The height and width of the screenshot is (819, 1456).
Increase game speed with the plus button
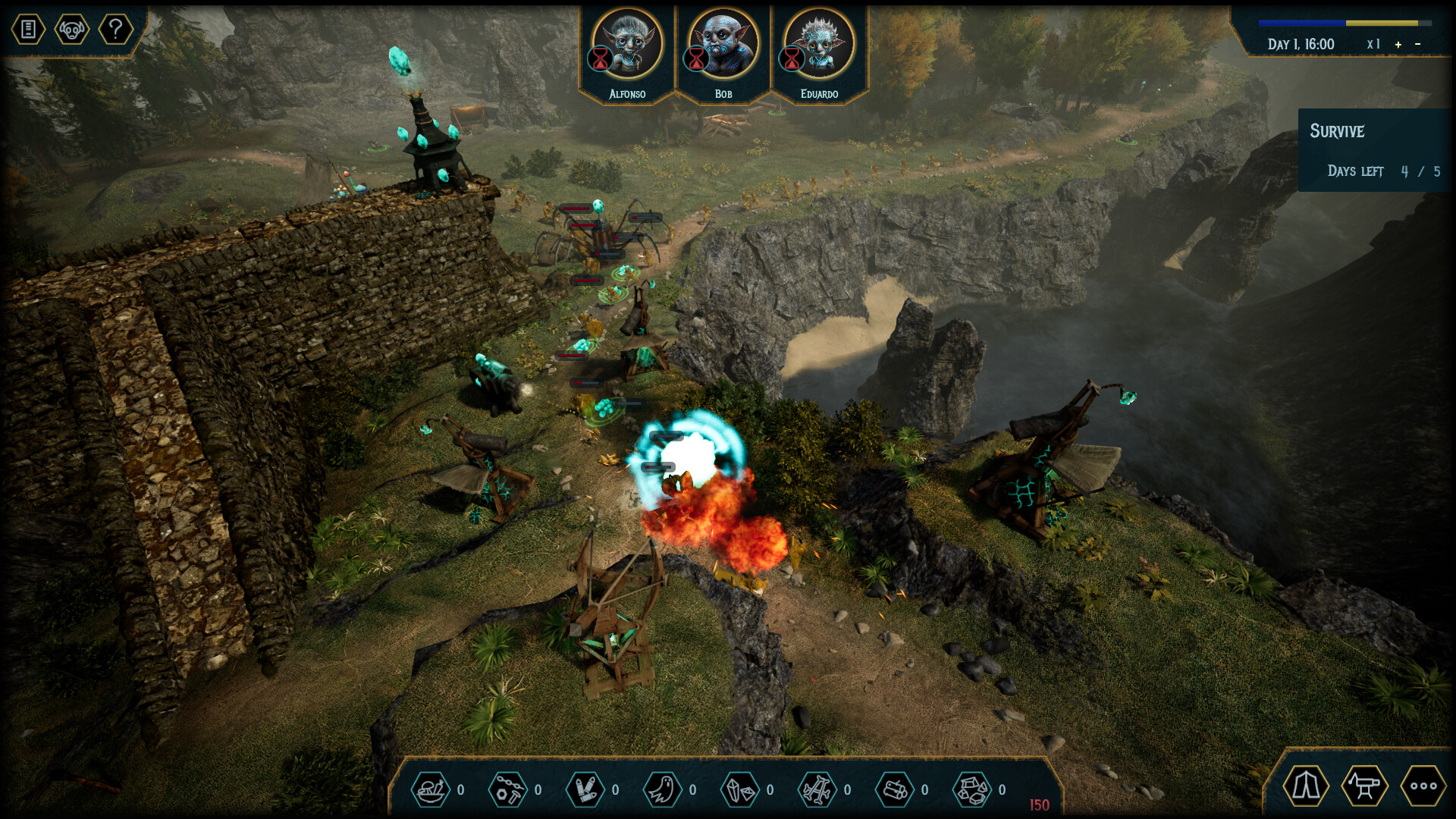tap(1397, 44)
